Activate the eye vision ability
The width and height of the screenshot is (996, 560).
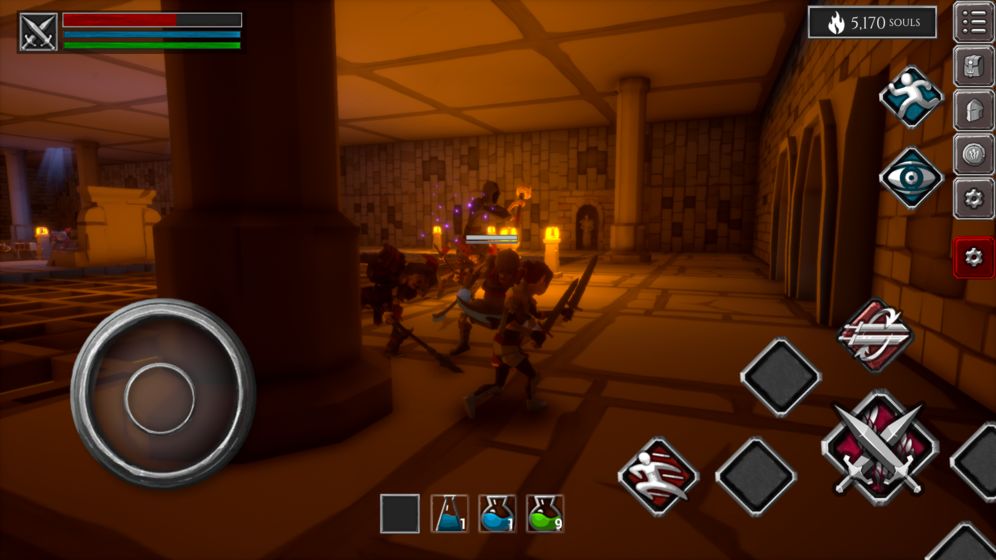point(910,177)
